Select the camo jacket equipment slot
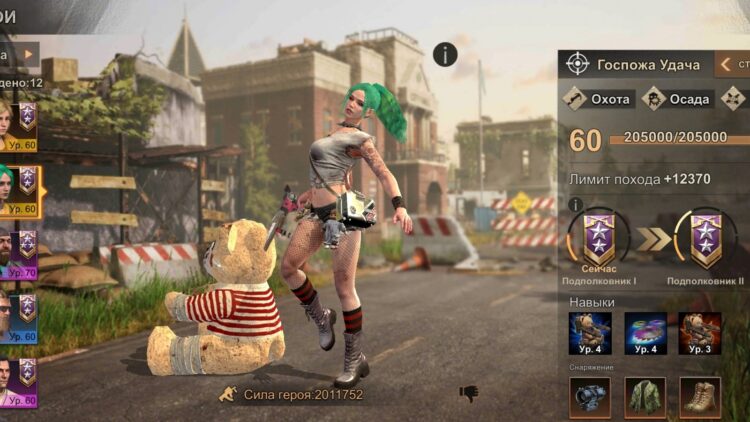 (x=645, y=396)
